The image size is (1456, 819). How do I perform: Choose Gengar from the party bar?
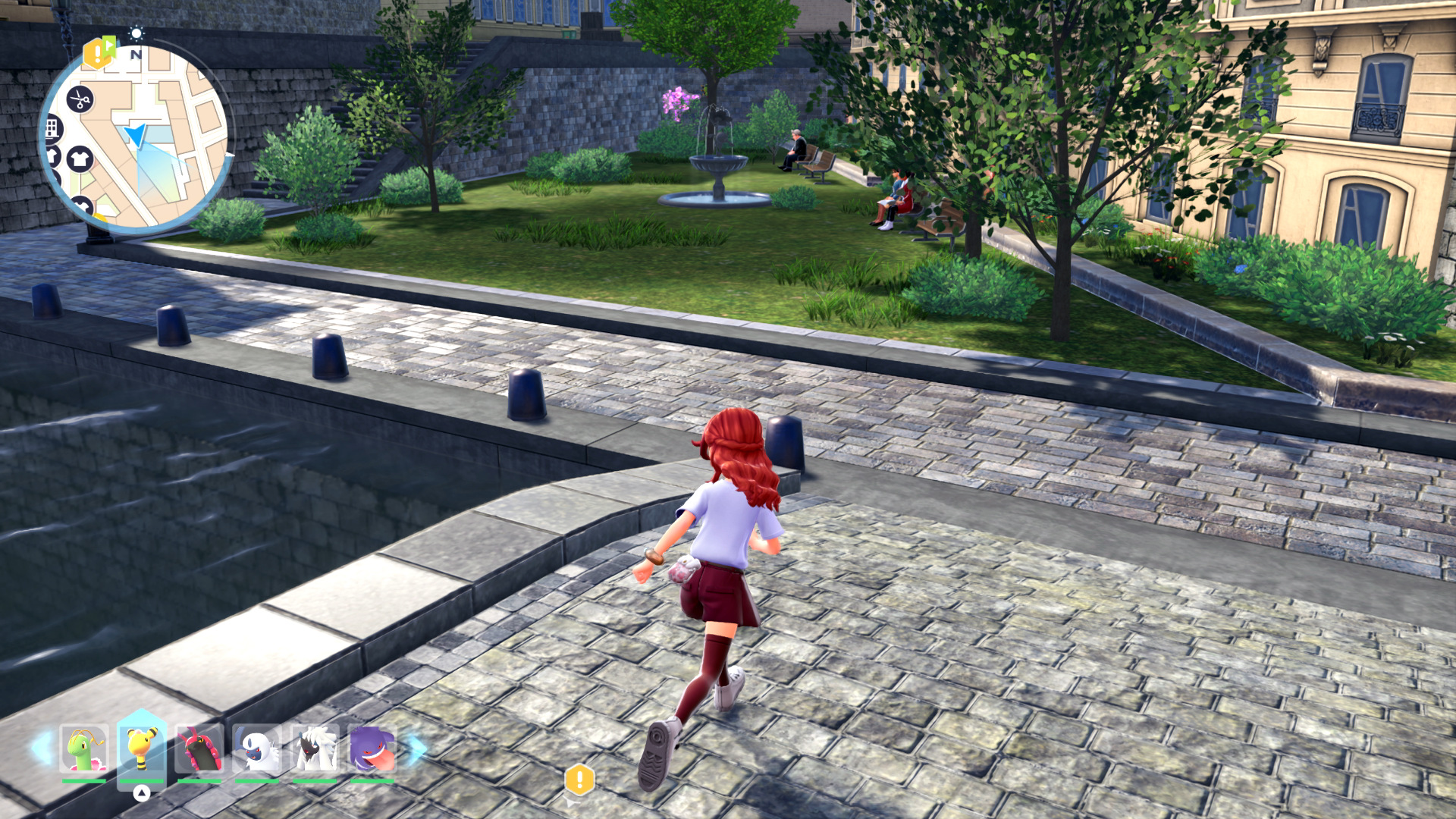click(x=372, y=749)
